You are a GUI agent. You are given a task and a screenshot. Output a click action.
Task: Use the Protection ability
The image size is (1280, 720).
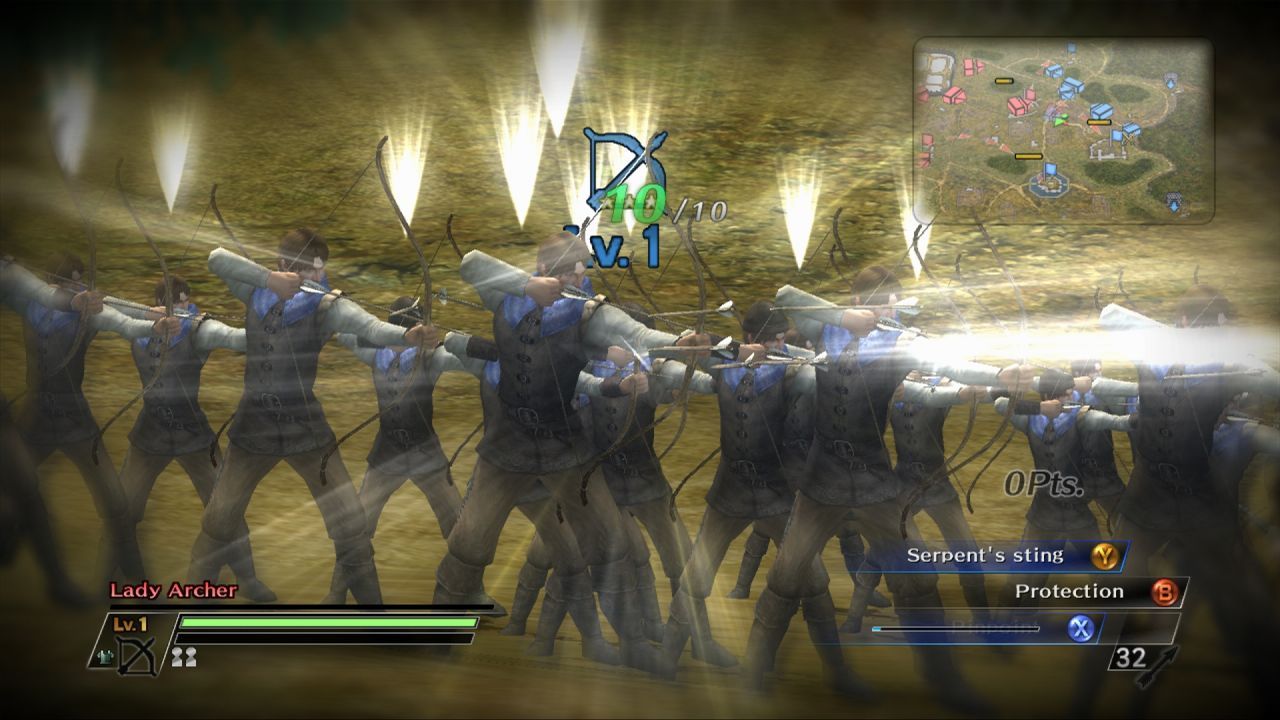pos(1164,592)
